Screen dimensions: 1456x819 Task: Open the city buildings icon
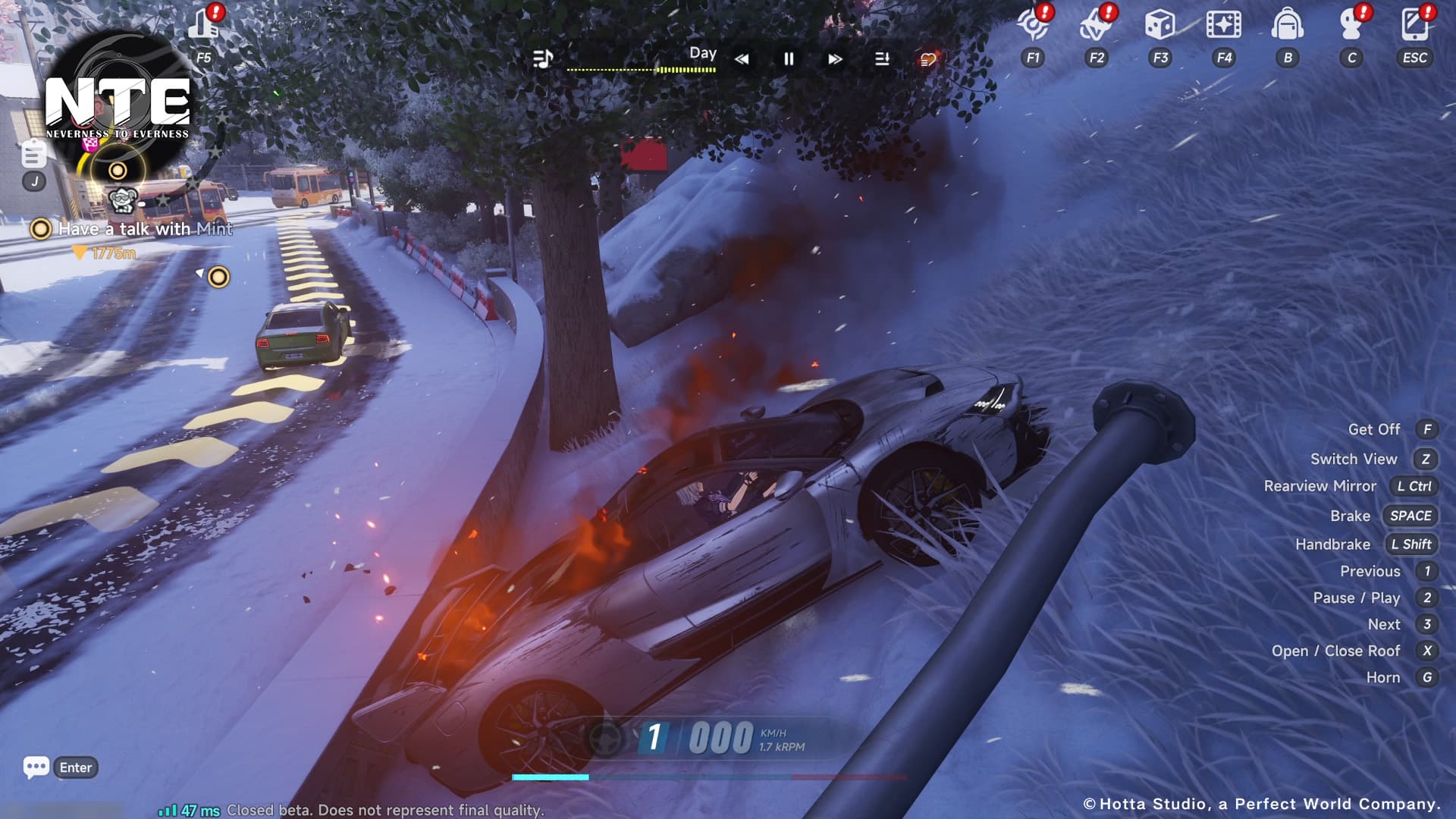tap(203, 24)
